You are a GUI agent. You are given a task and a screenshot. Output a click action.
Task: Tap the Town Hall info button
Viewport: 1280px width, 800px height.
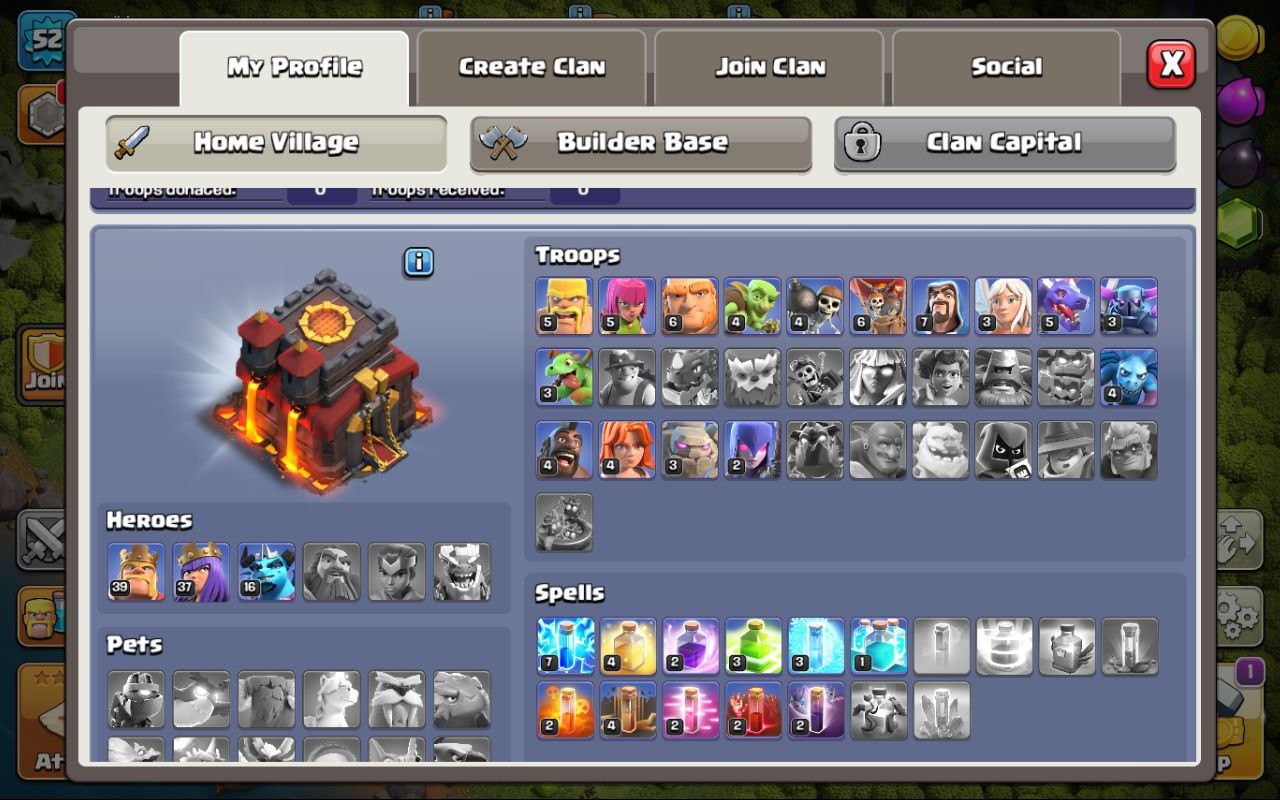[x=418, y=263]
